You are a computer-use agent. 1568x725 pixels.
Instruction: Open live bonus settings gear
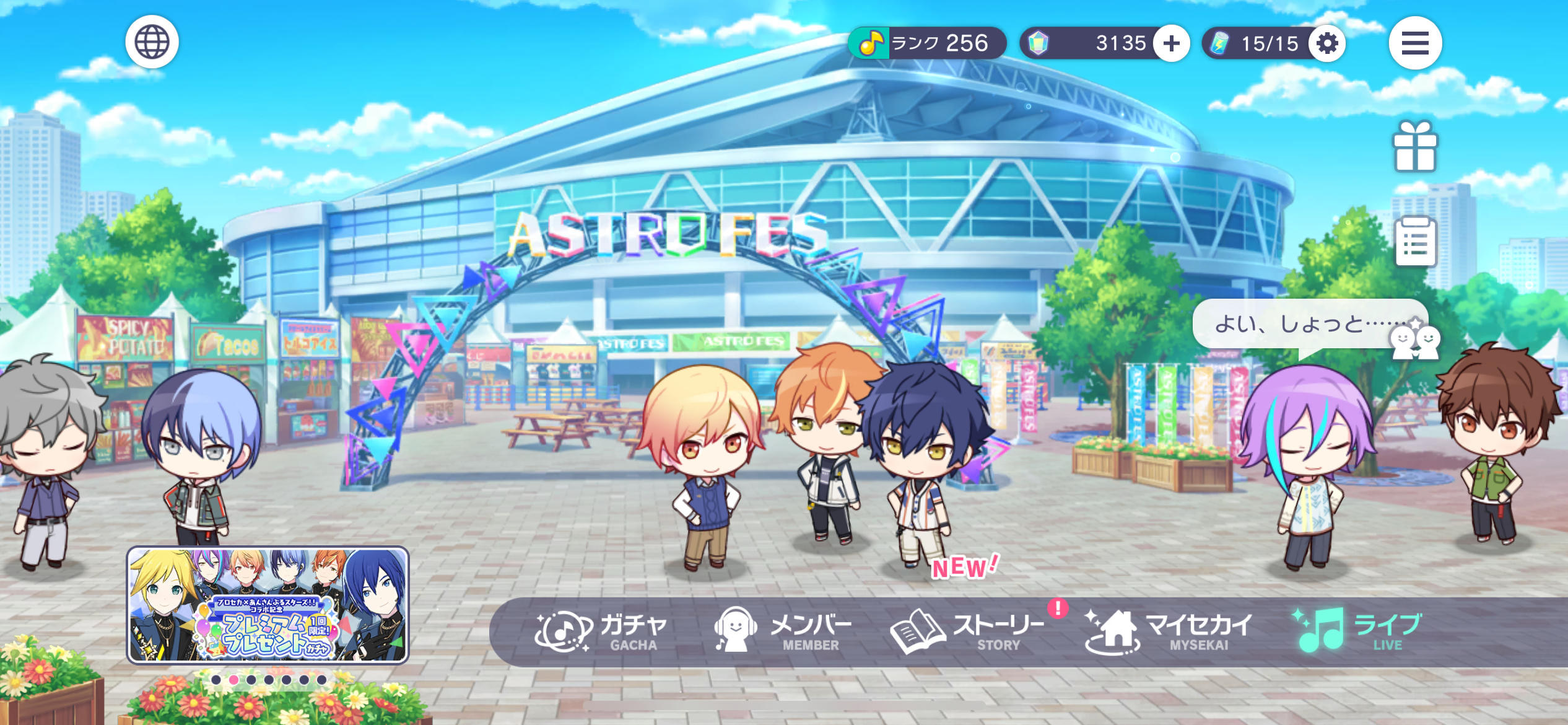click(x=1326, y=43)
